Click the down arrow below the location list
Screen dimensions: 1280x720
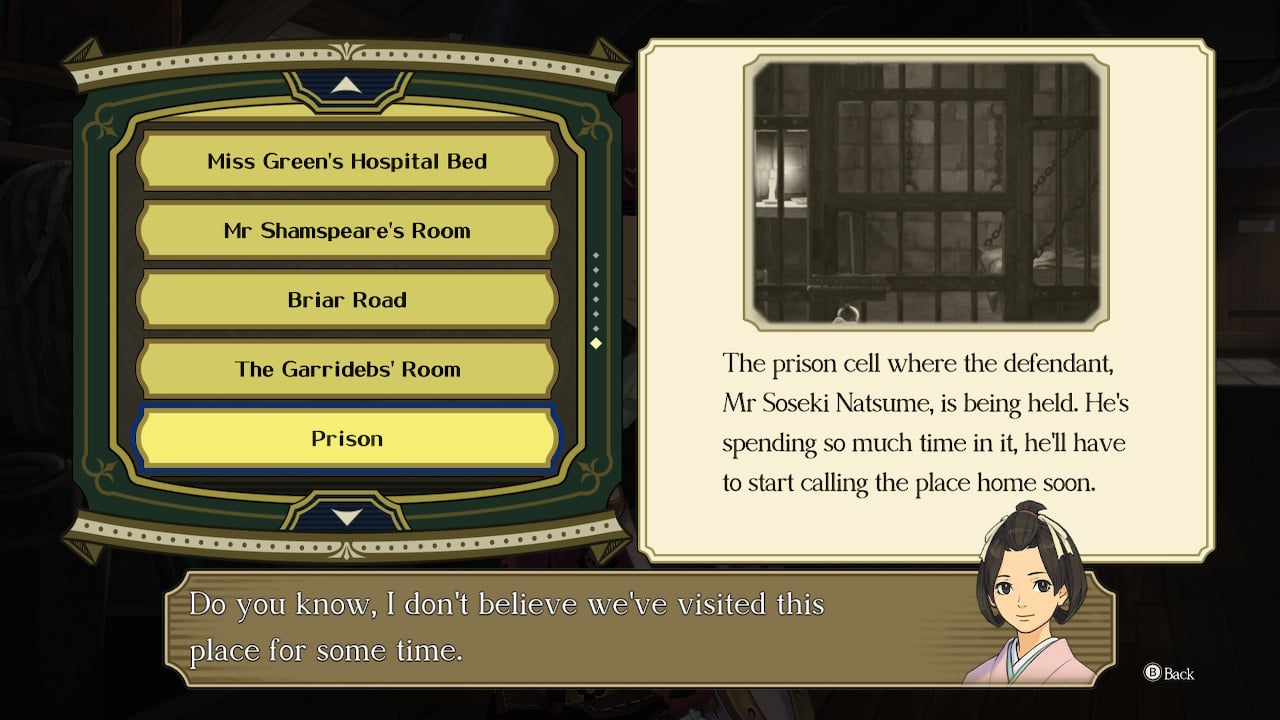pos(346,516)
